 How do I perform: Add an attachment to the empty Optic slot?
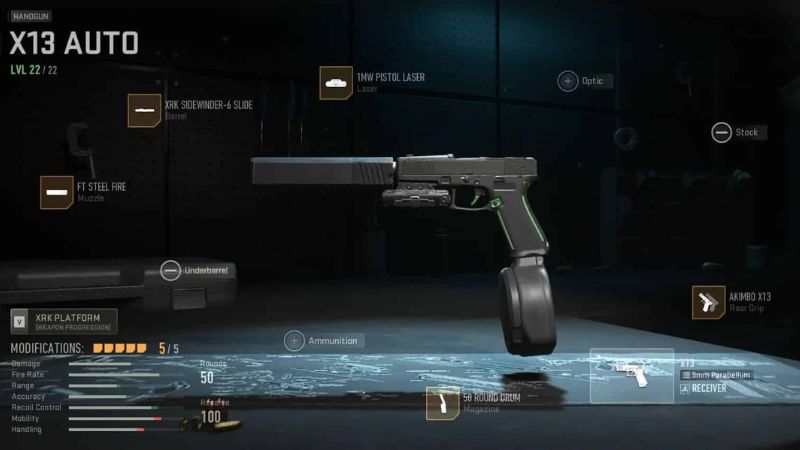(567, 81)
